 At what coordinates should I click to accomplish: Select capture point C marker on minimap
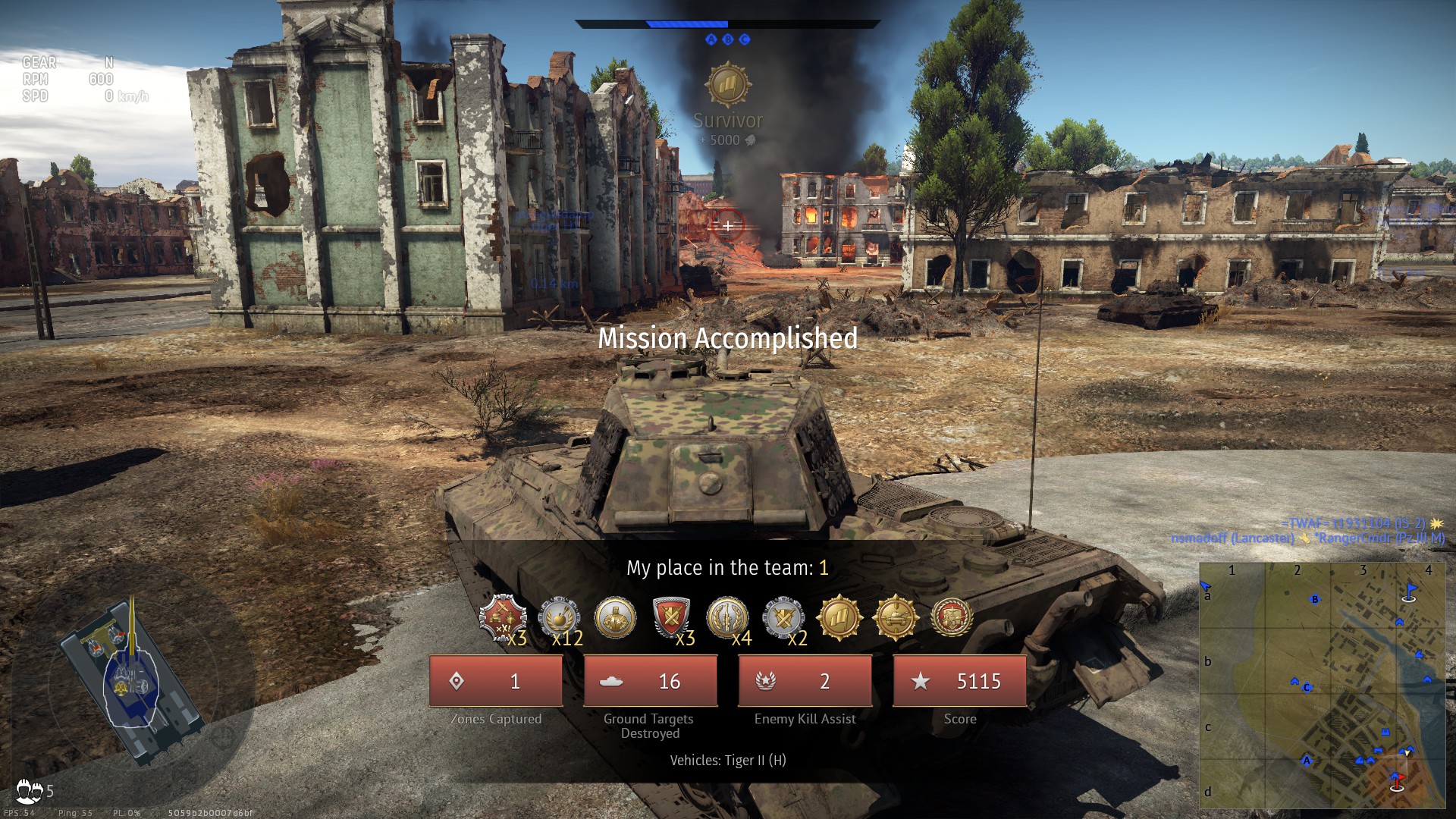pos(1307,688)
